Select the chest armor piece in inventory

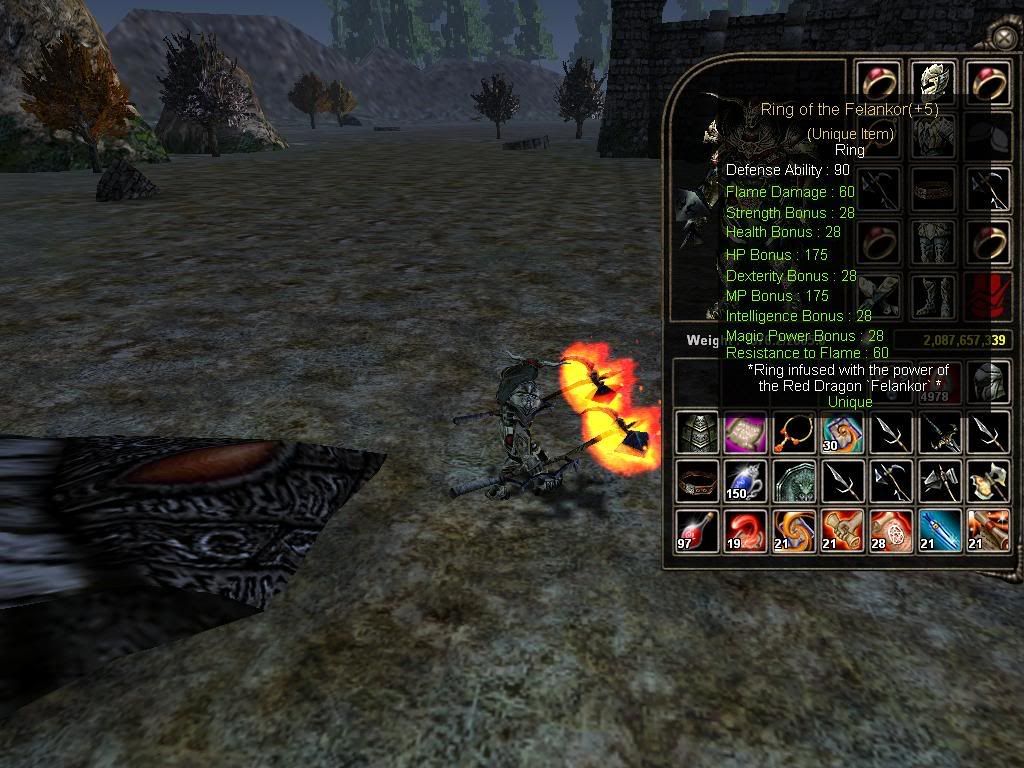(697, 432)
